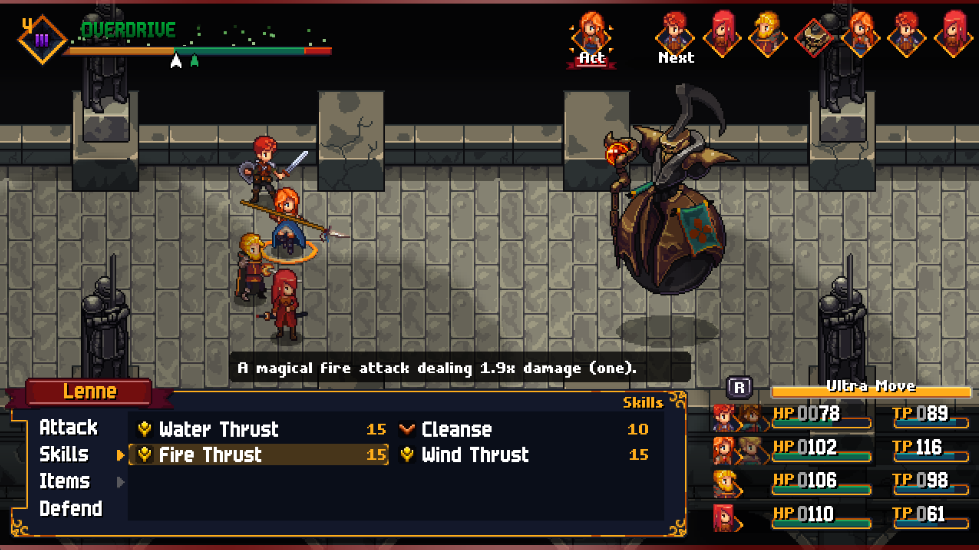Open the Skills command list
Screen dimensions: 979x550
click(64, 454)
